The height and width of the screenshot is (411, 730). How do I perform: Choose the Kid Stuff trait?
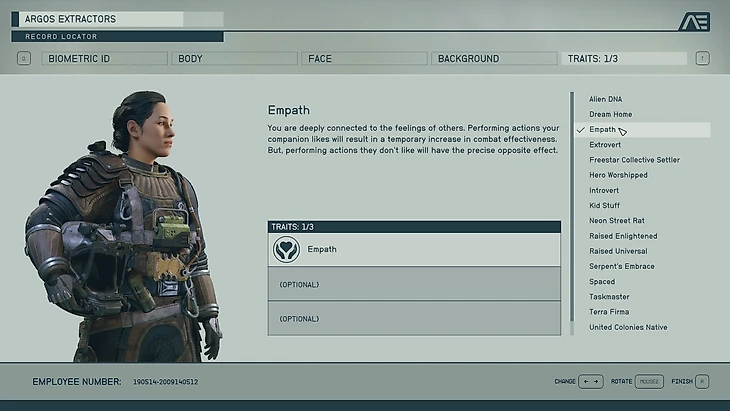(605, 206)
